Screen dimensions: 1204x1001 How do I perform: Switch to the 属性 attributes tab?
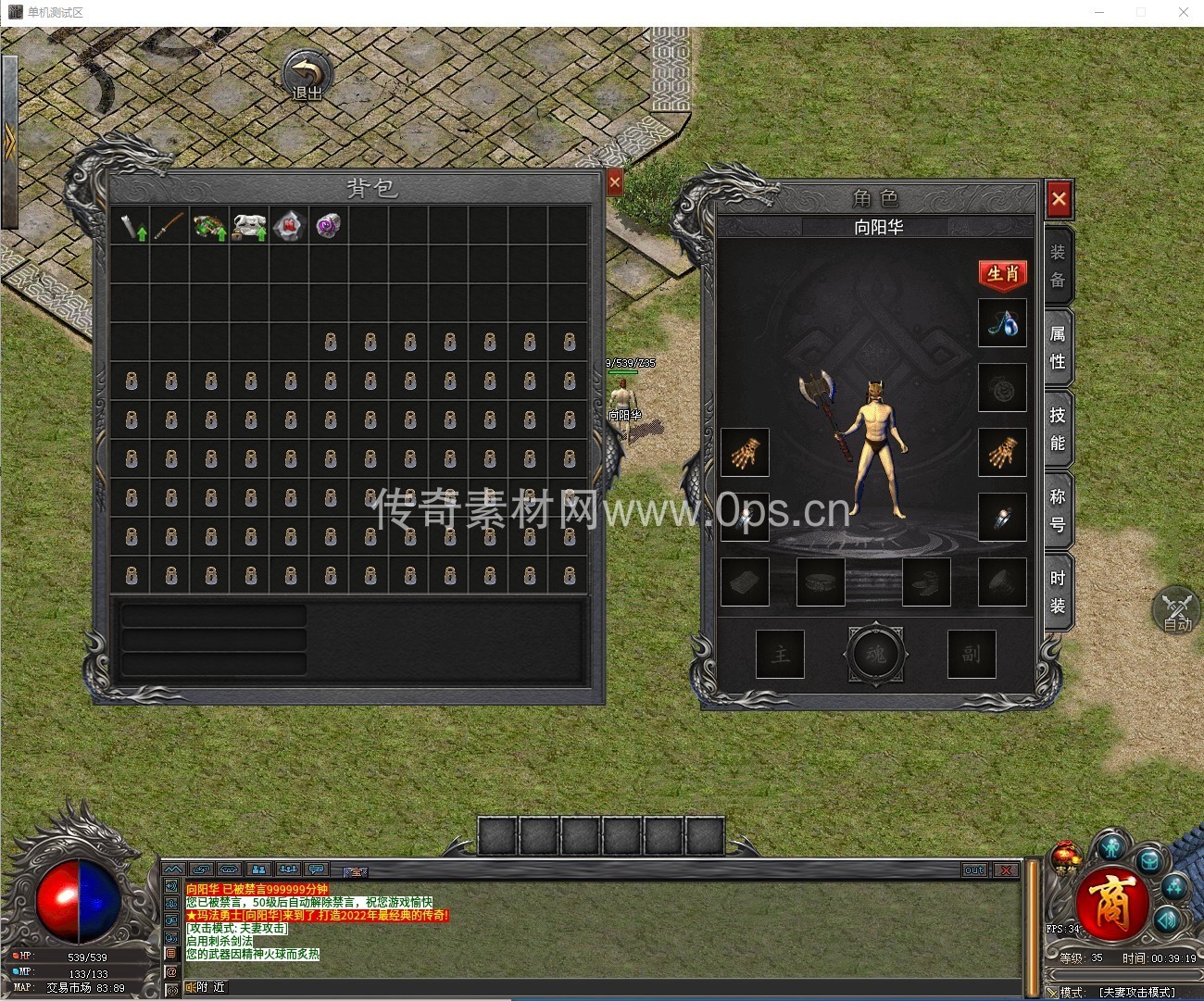tap(1058, 347)
